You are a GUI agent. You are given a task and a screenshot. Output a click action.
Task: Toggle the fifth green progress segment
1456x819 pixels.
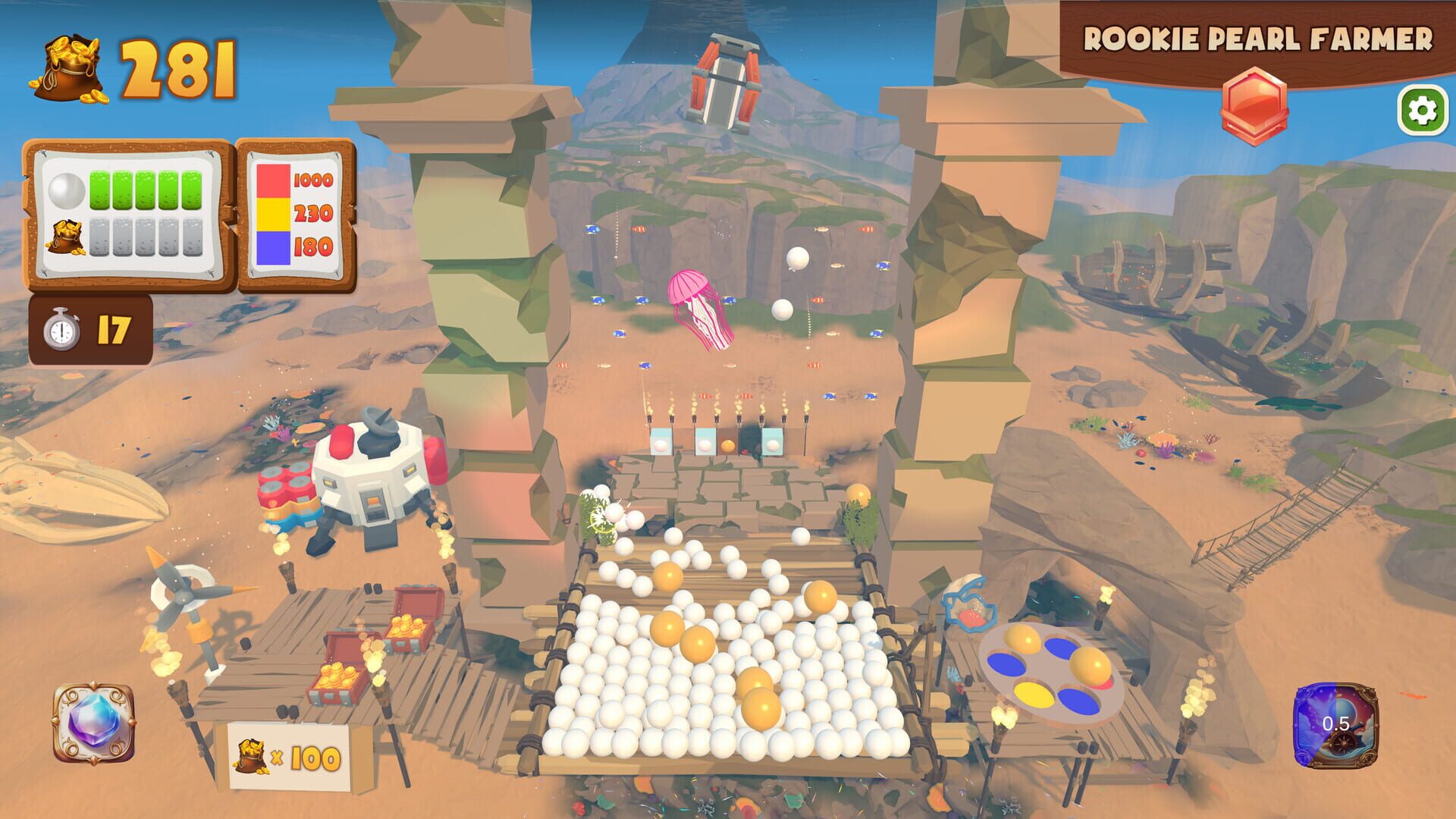click(191, 190)
